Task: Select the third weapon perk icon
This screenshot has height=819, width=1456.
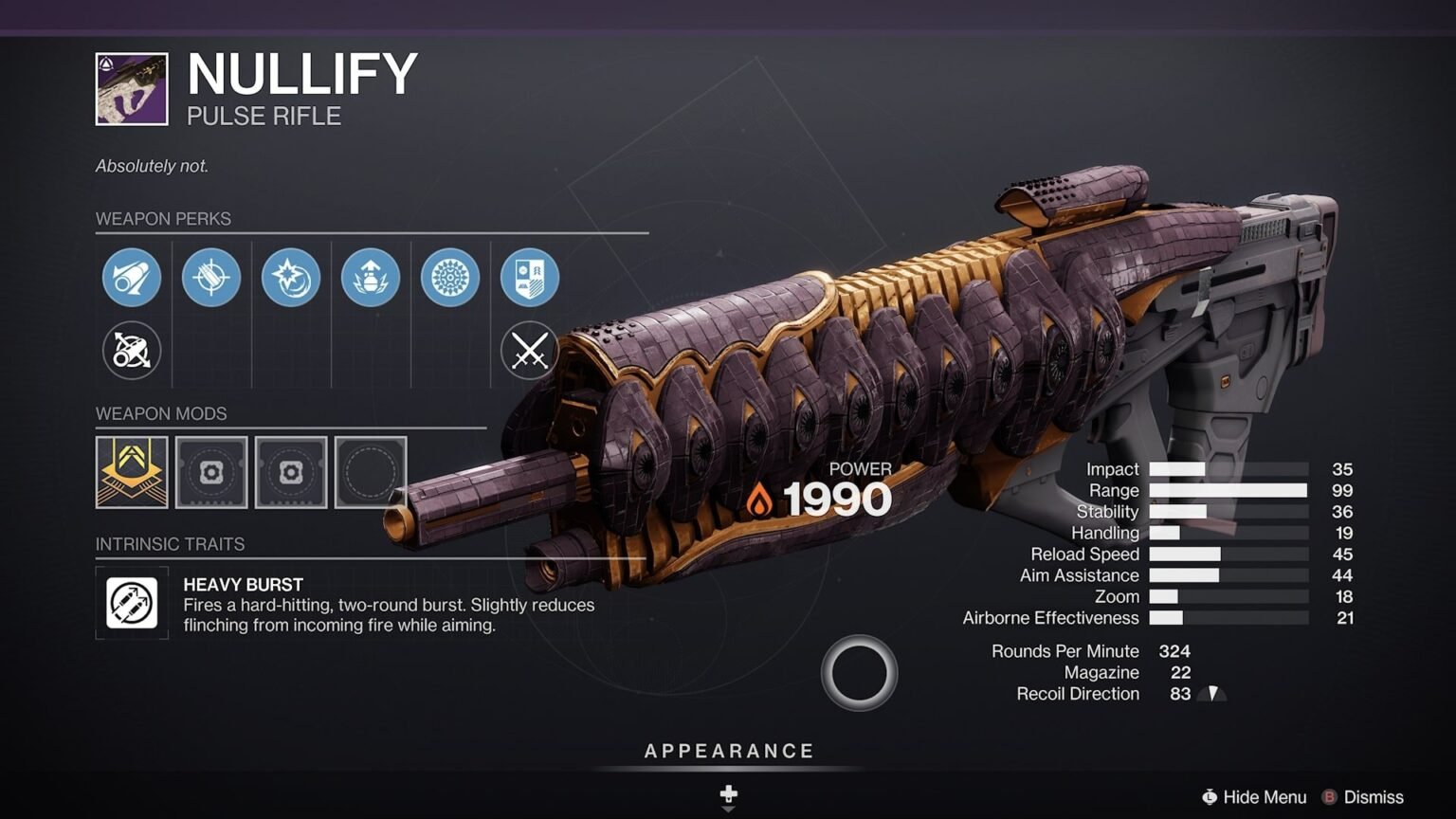Action: (290, 278)
